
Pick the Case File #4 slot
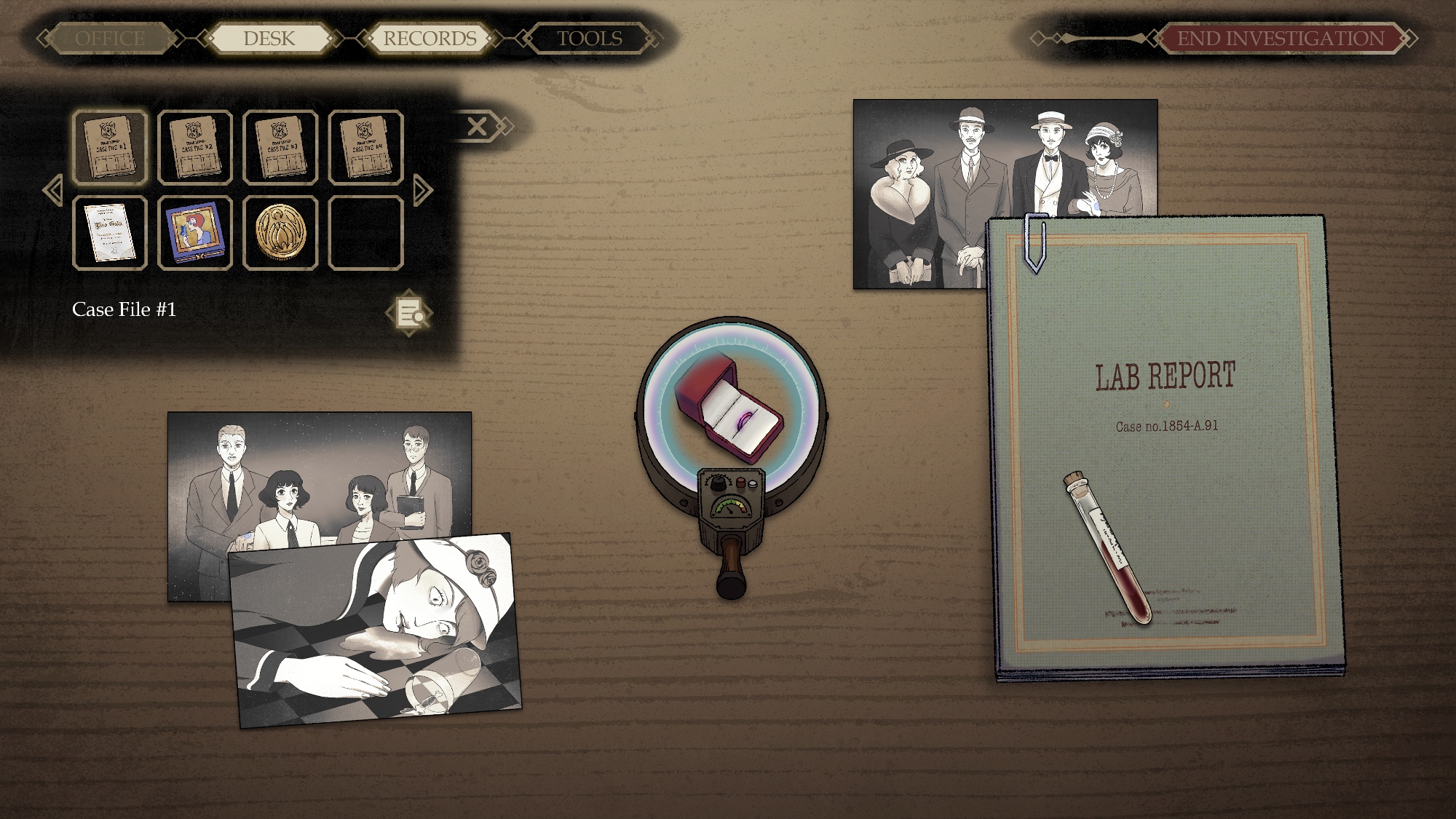pos(365,148)
